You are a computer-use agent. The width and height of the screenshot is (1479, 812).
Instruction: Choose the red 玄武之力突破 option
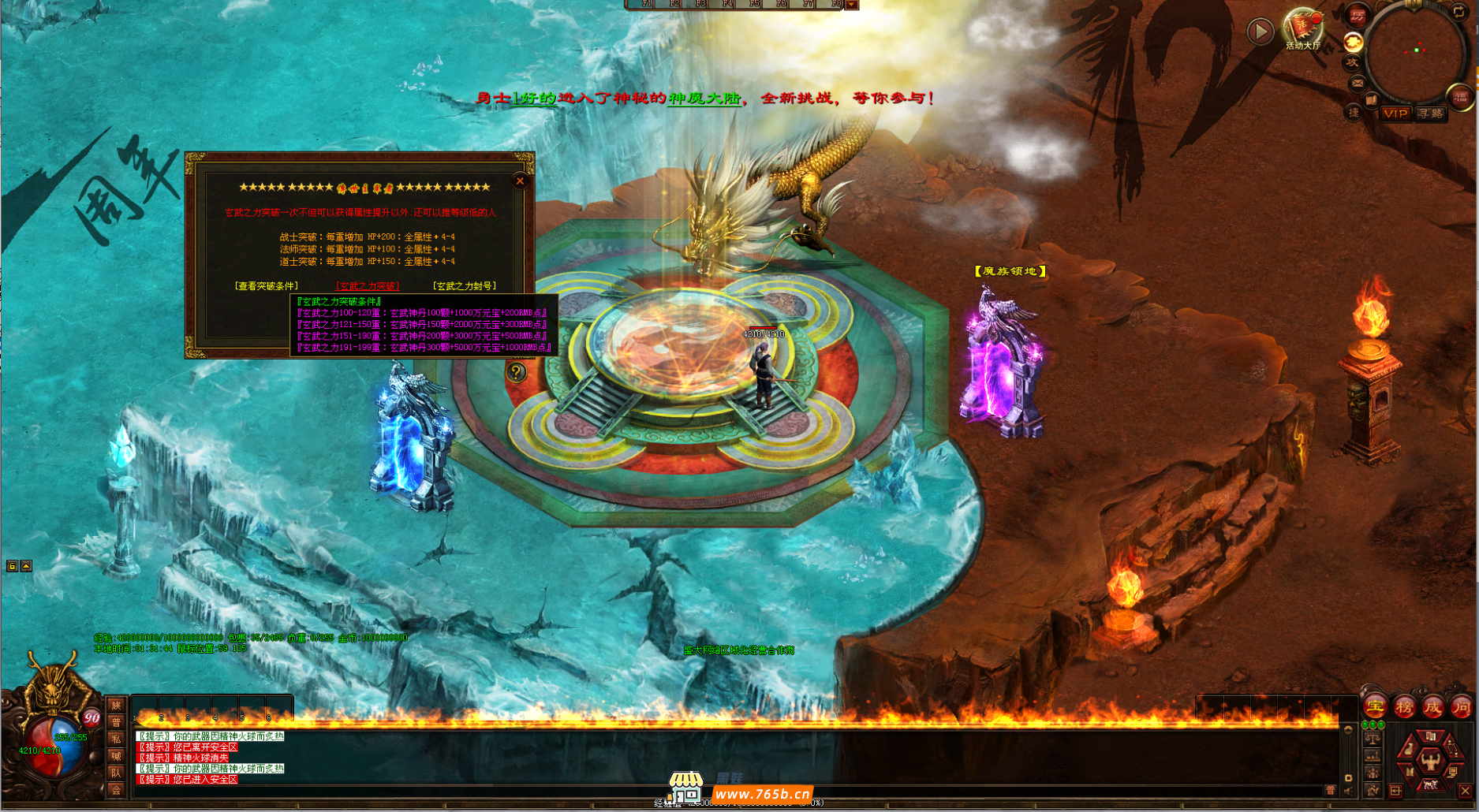[368, 286]
